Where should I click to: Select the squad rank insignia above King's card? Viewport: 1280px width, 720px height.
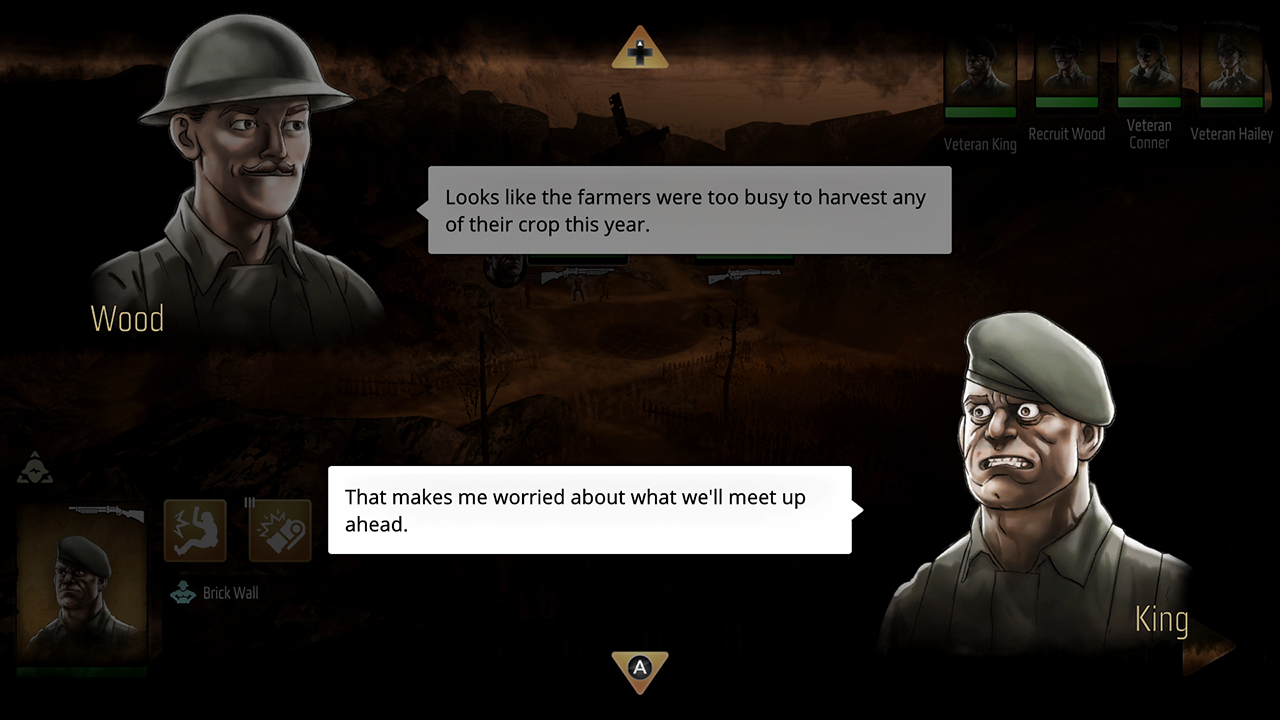pos(35,468)
